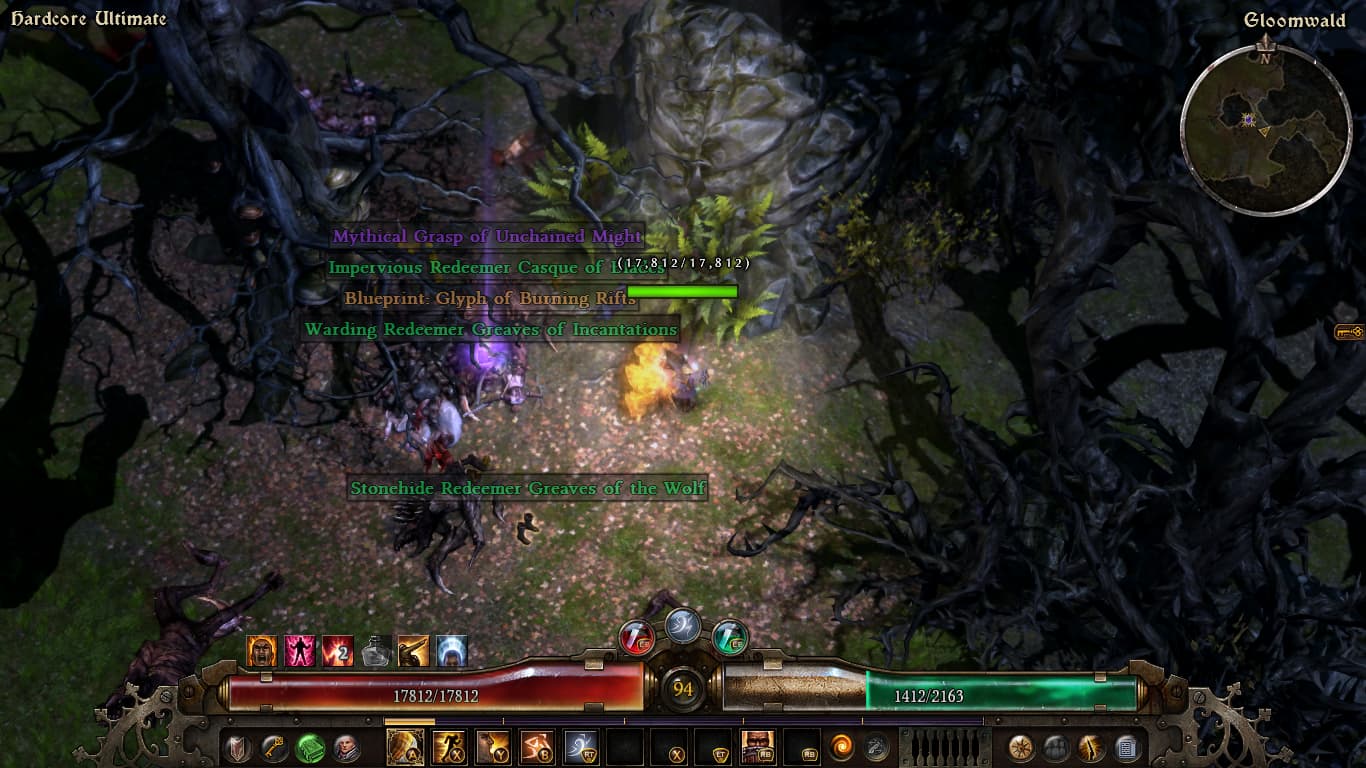This screenshot has width=1366, height=768.
Task: Open the compass world map button
Action: tap(1021, 747)
